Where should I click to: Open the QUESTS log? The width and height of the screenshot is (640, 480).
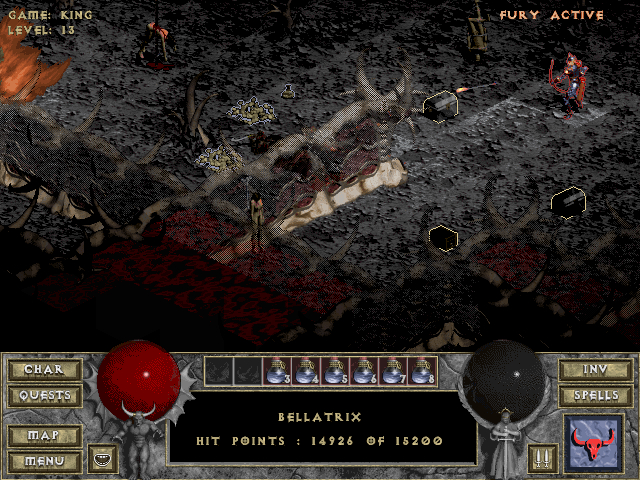click(44, 395)
